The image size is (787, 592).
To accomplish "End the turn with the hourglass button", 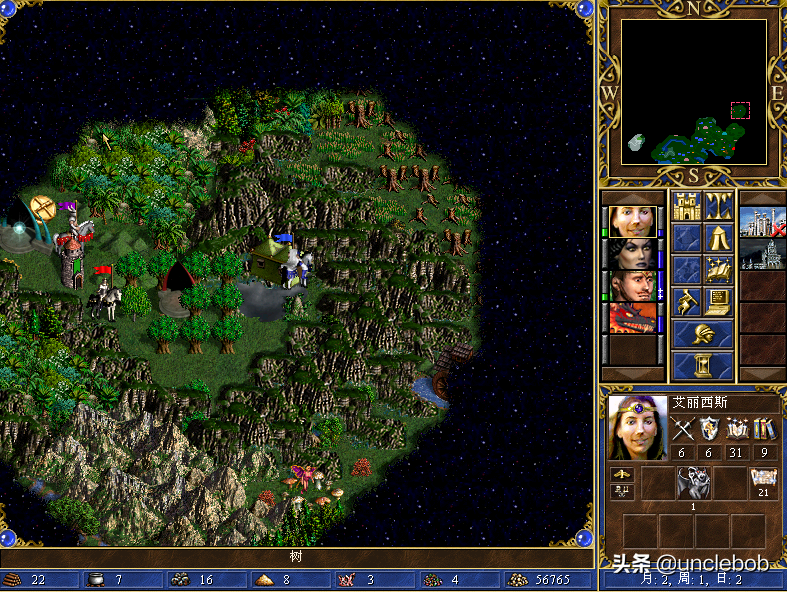I will coord(702,364).
